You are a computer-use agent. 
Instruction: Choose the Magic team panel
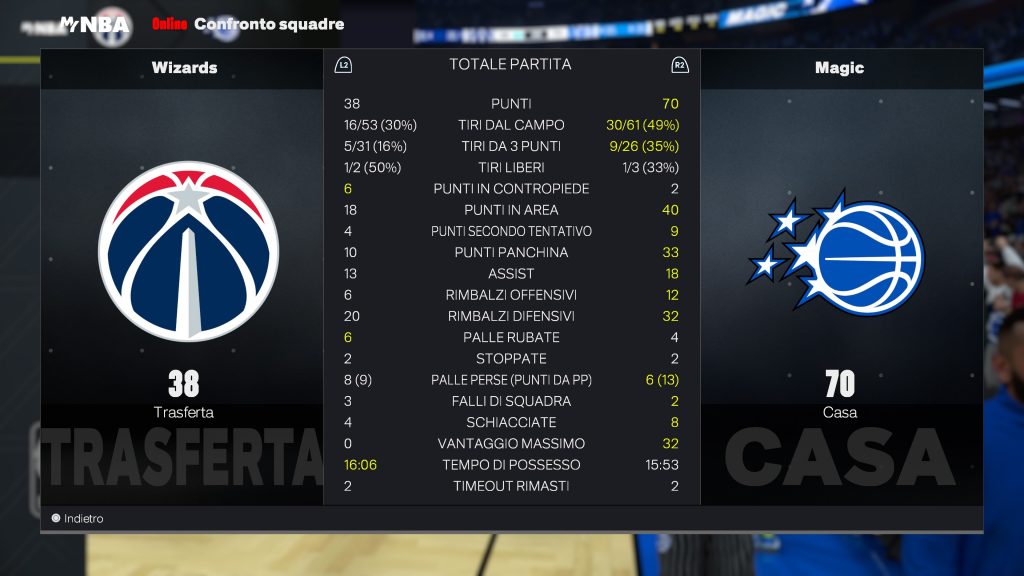click(x=839, y=68)
